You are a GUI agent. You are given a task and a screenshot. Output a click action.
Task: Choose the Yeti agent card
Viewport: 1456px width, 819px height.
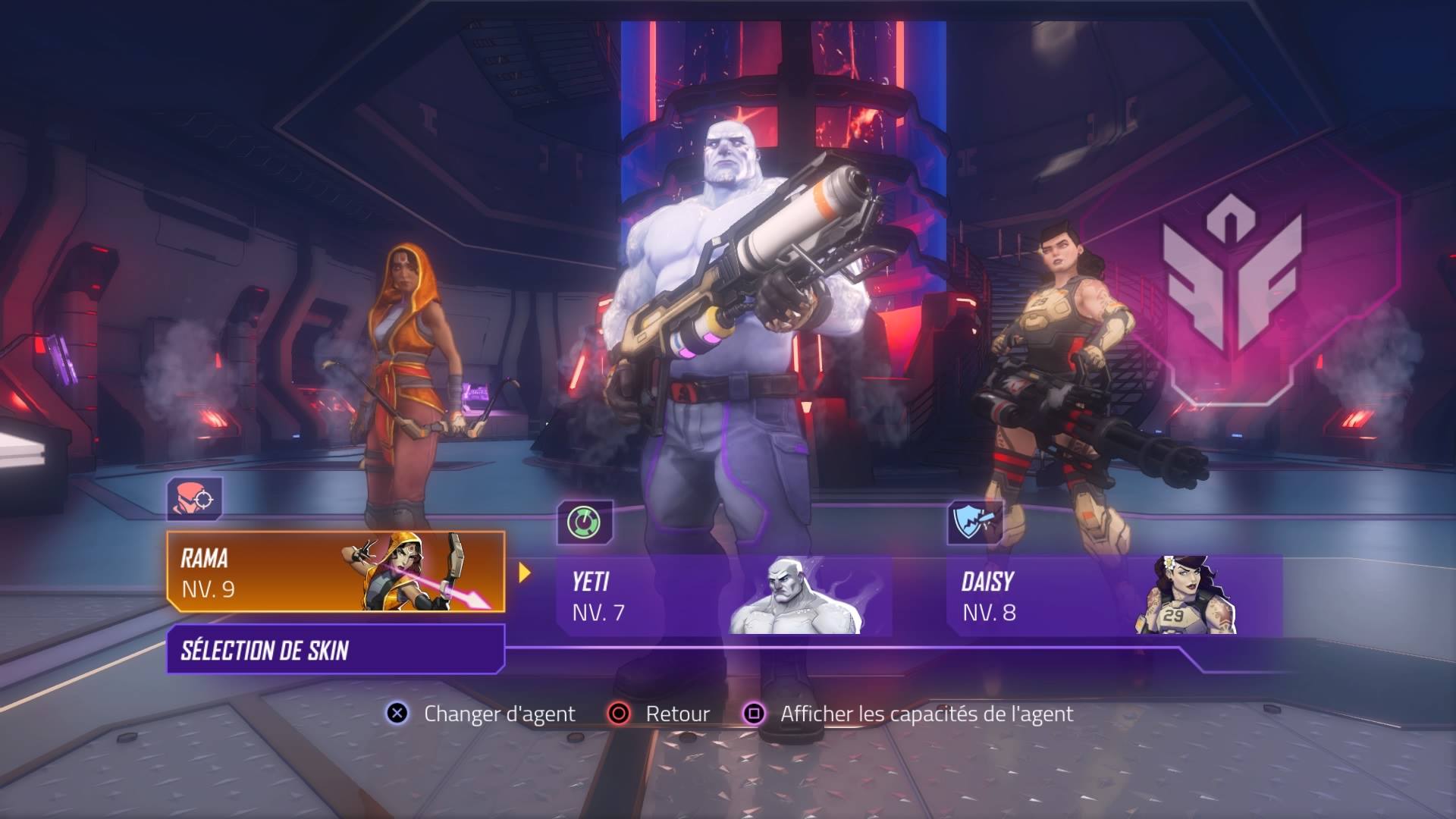pyautogui.click(x=723, y=596)
